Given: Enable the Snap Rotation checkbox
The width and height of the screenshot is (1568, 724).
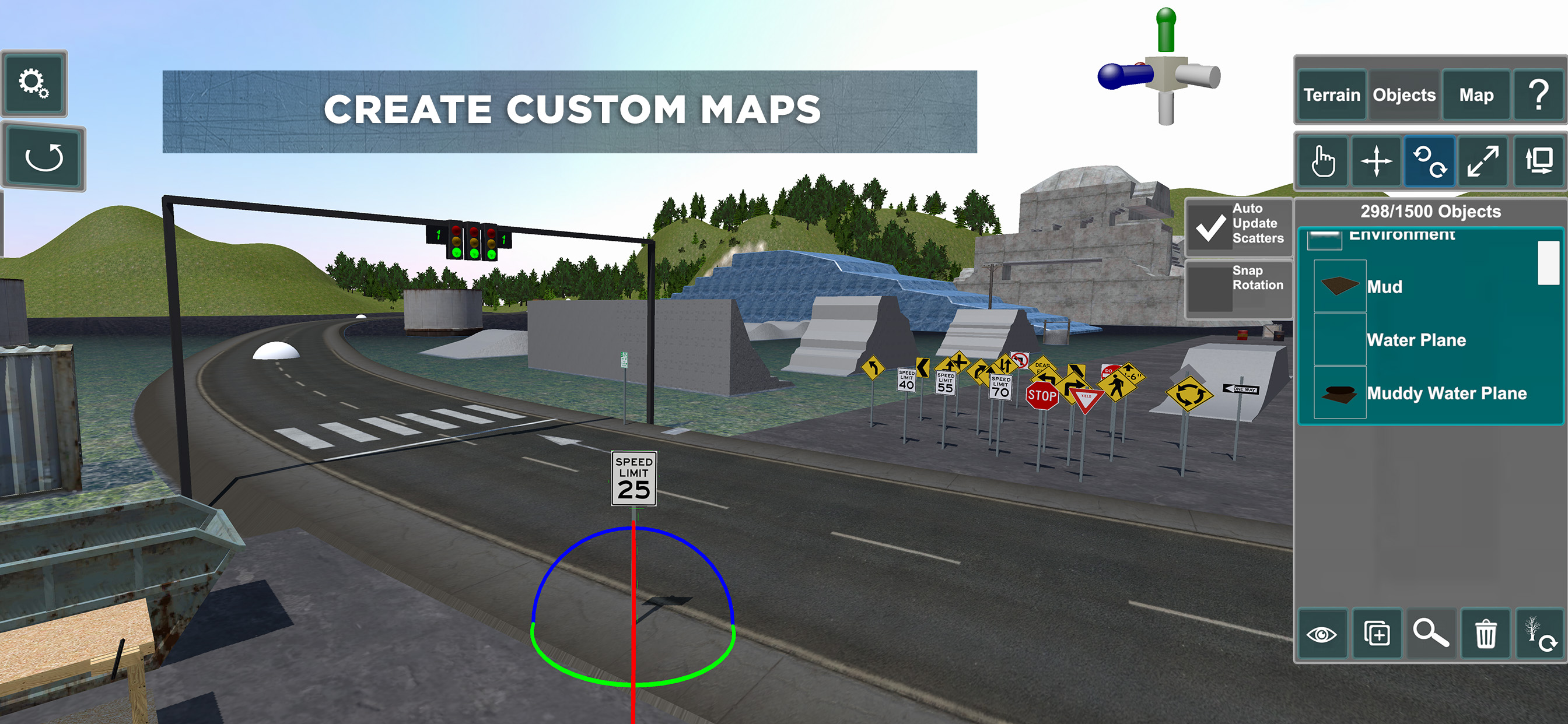Looking at the screenshot, I should 1210,287.
